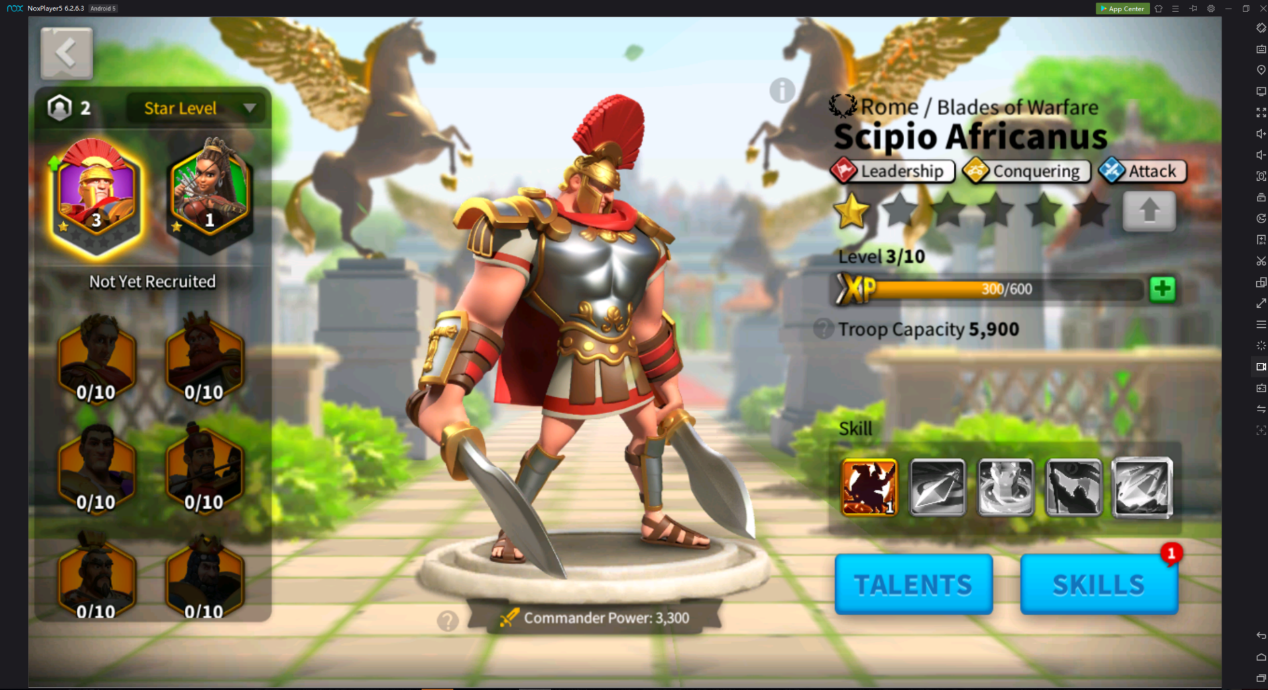The image size is (1268, 690).
Task: Open the TALENTS screen
Action: [913, 584]
